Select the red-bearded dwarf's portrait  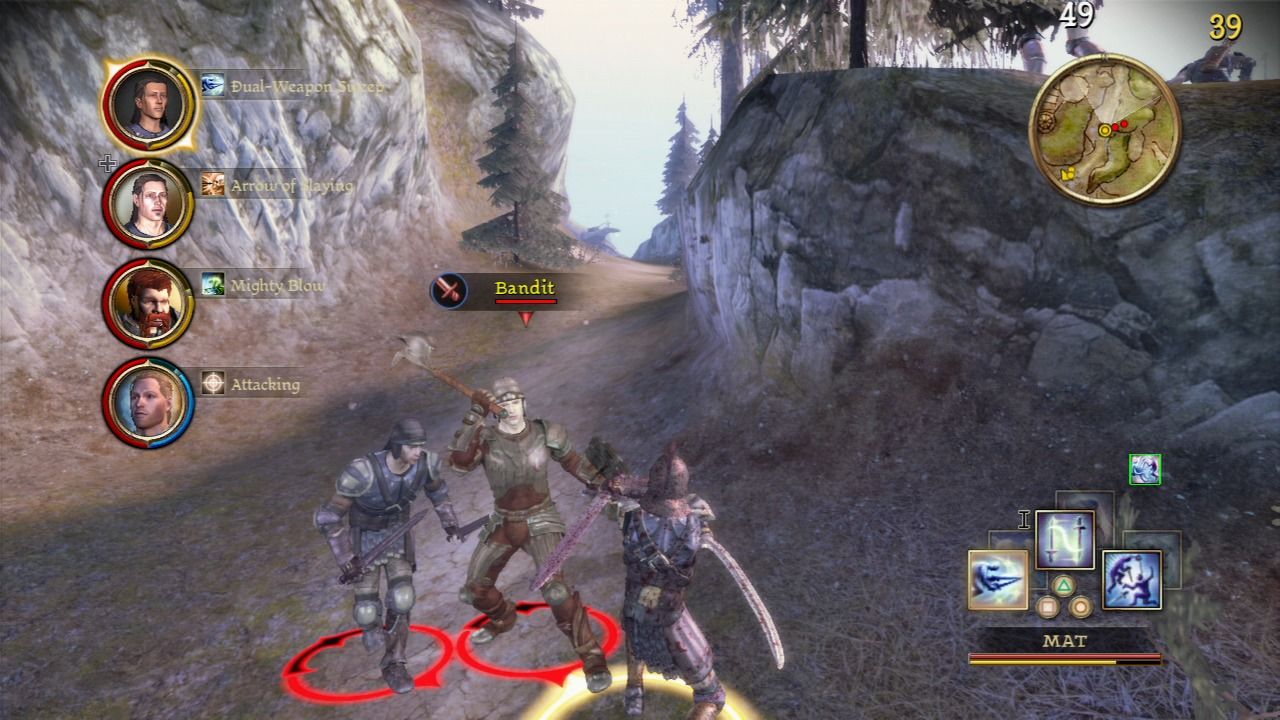pyautogui.click(x=149, y=298)
